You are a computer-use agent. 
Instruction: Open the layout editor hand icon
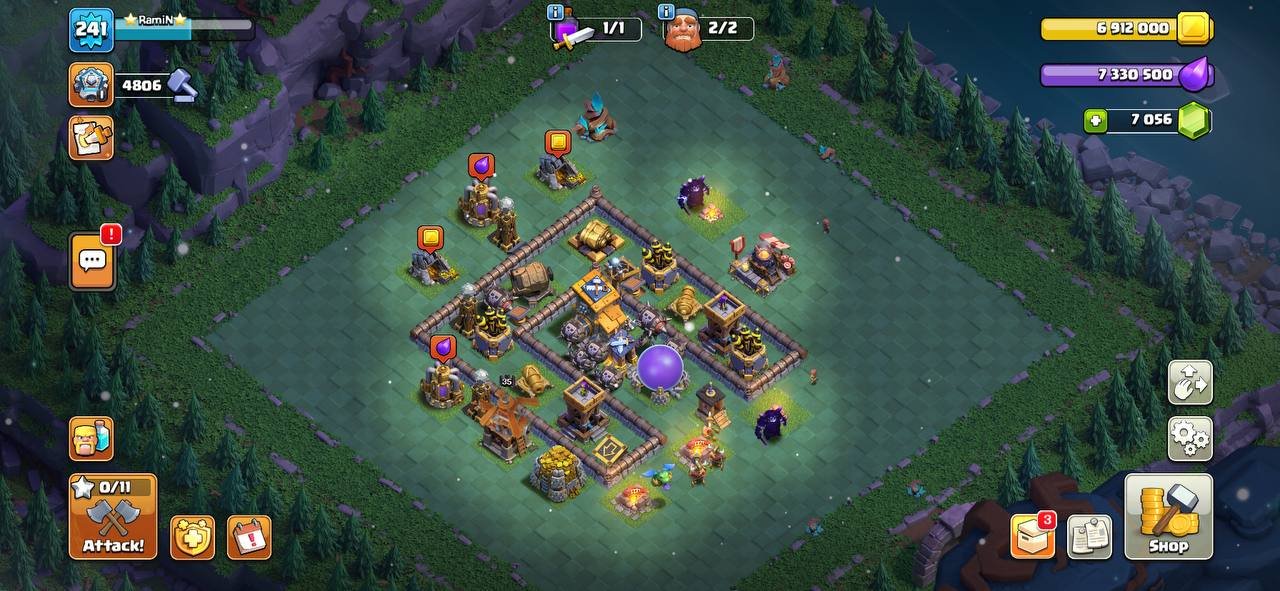pos(1190,382)
